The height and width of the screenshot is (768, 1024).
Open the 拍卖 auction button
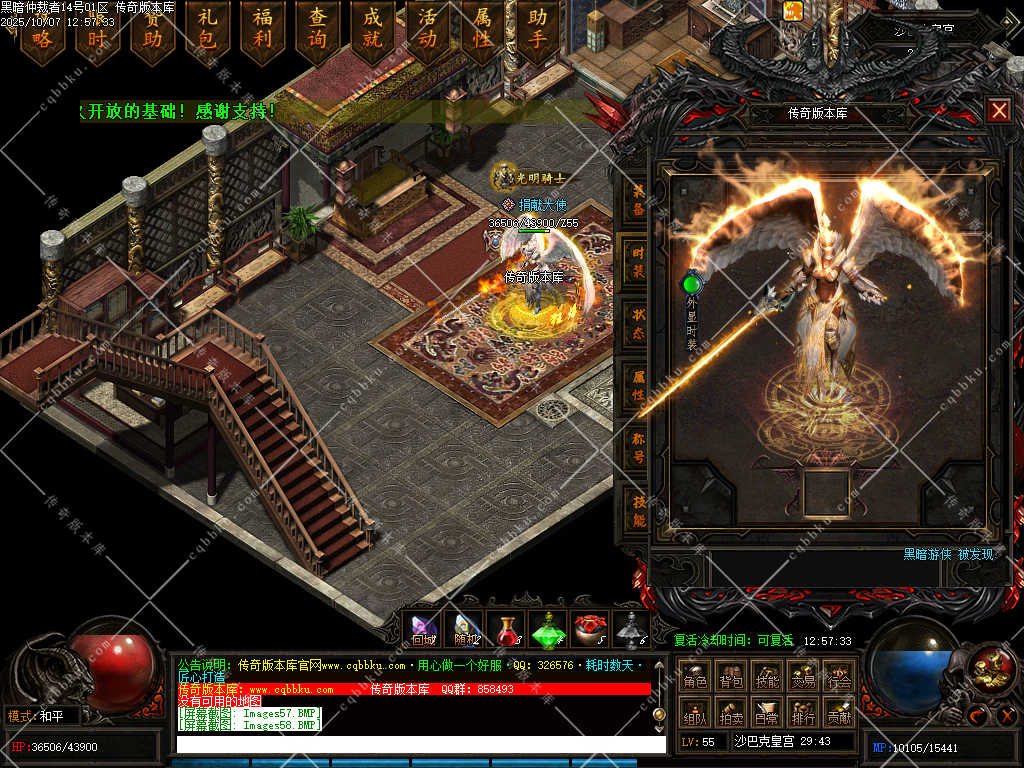point(732,715)
